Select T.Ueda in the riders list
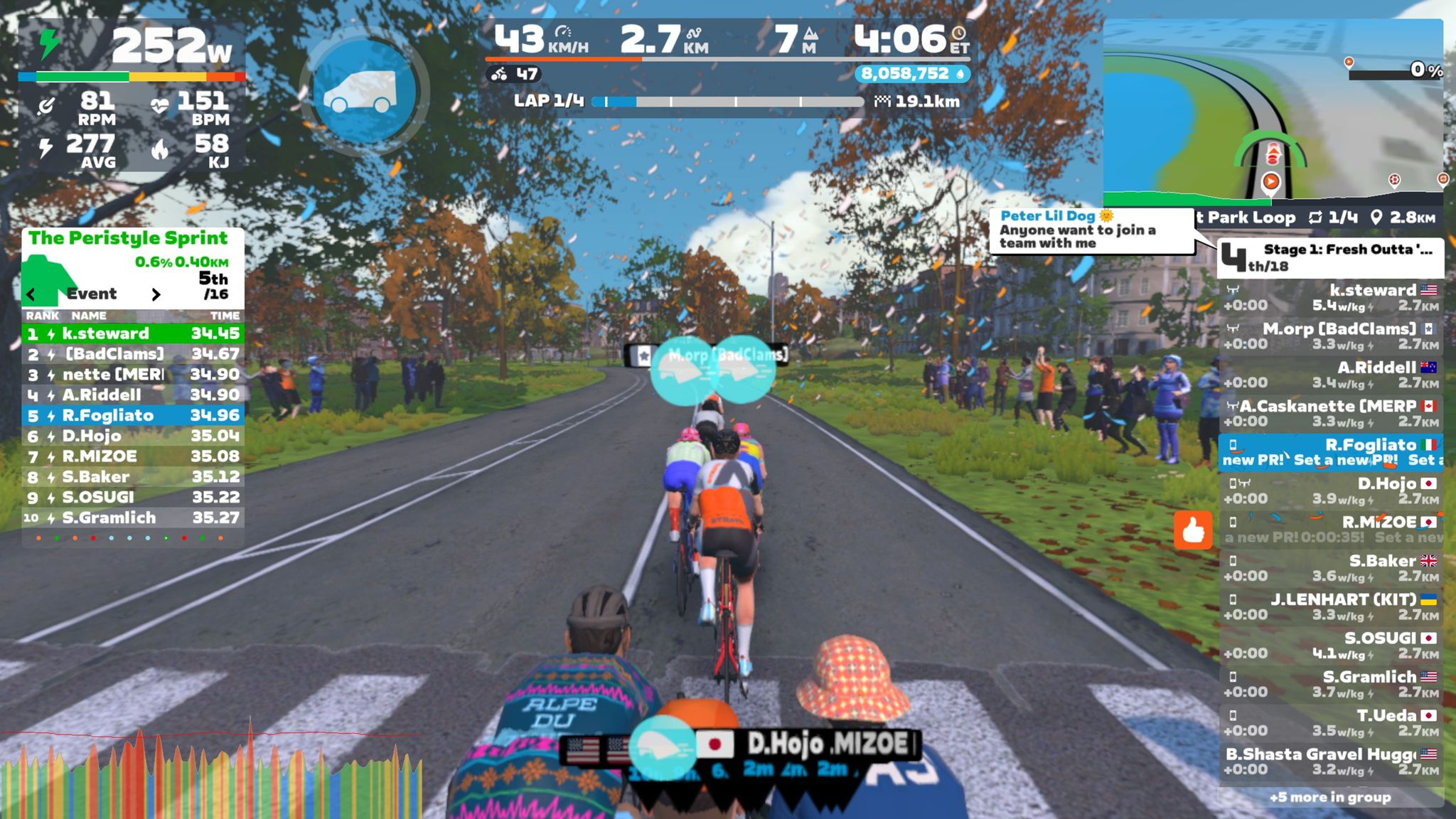This screenshot has width=1456, height=819. click(x=1330, y=723)
